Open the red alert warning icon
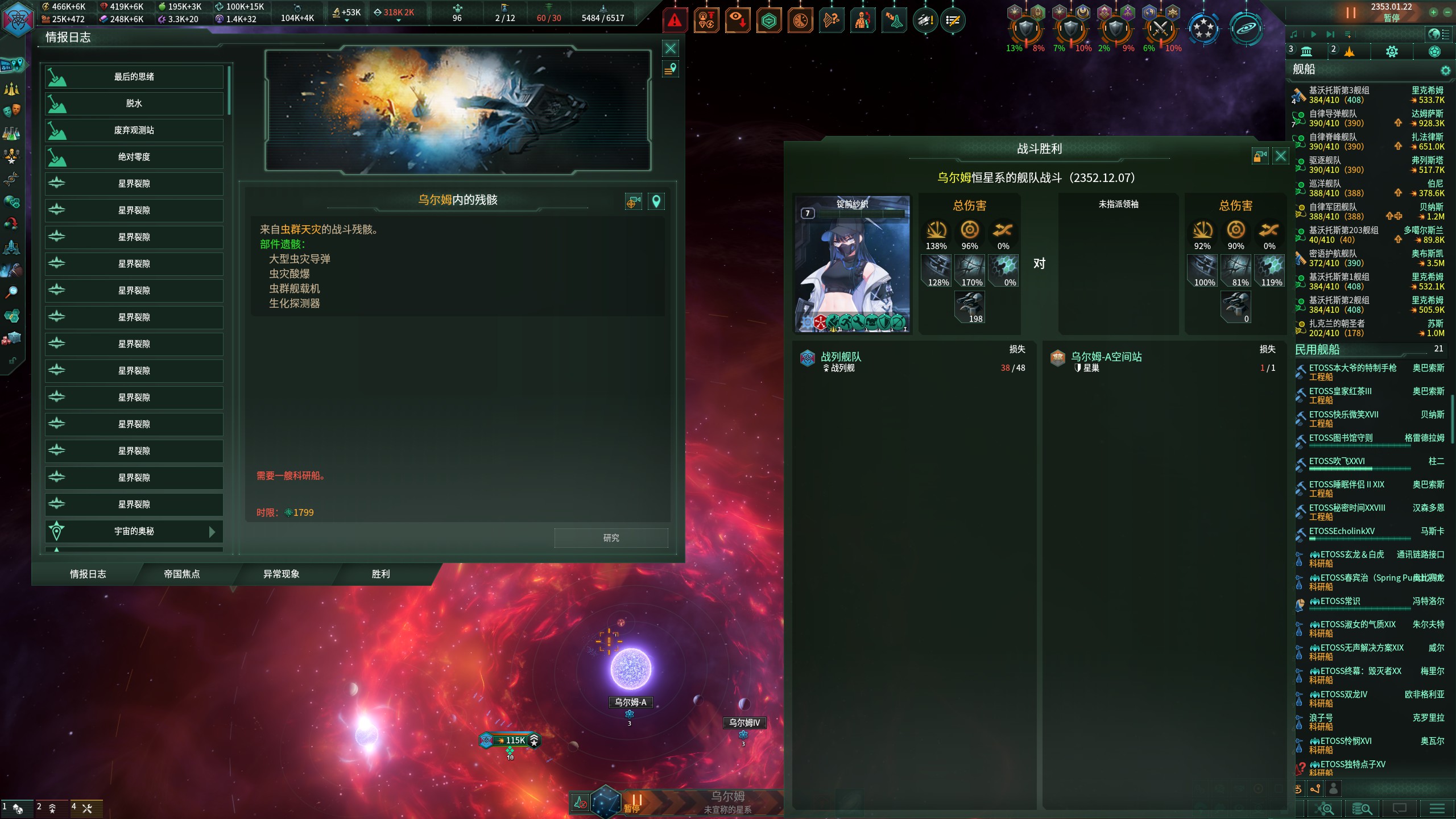The image size is (1456, 819). coord(675,21)
